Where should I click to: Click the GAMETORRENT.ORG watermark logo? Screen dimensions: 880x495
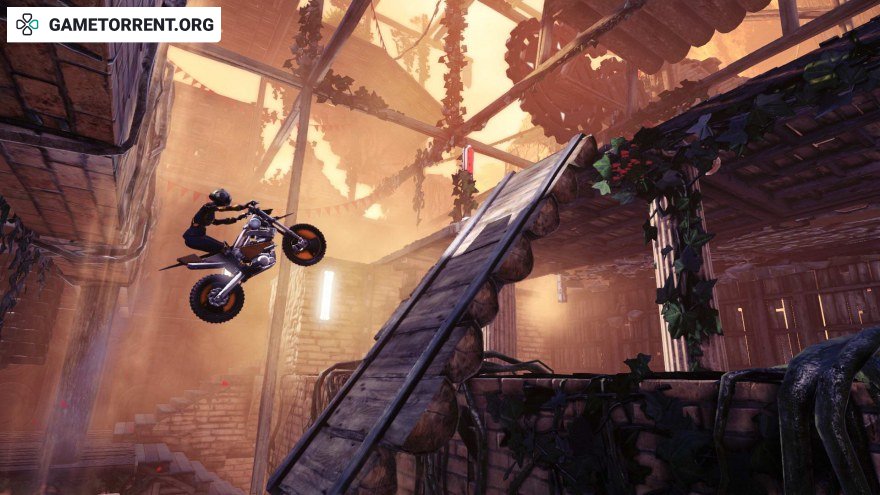[x=114, y=25]
